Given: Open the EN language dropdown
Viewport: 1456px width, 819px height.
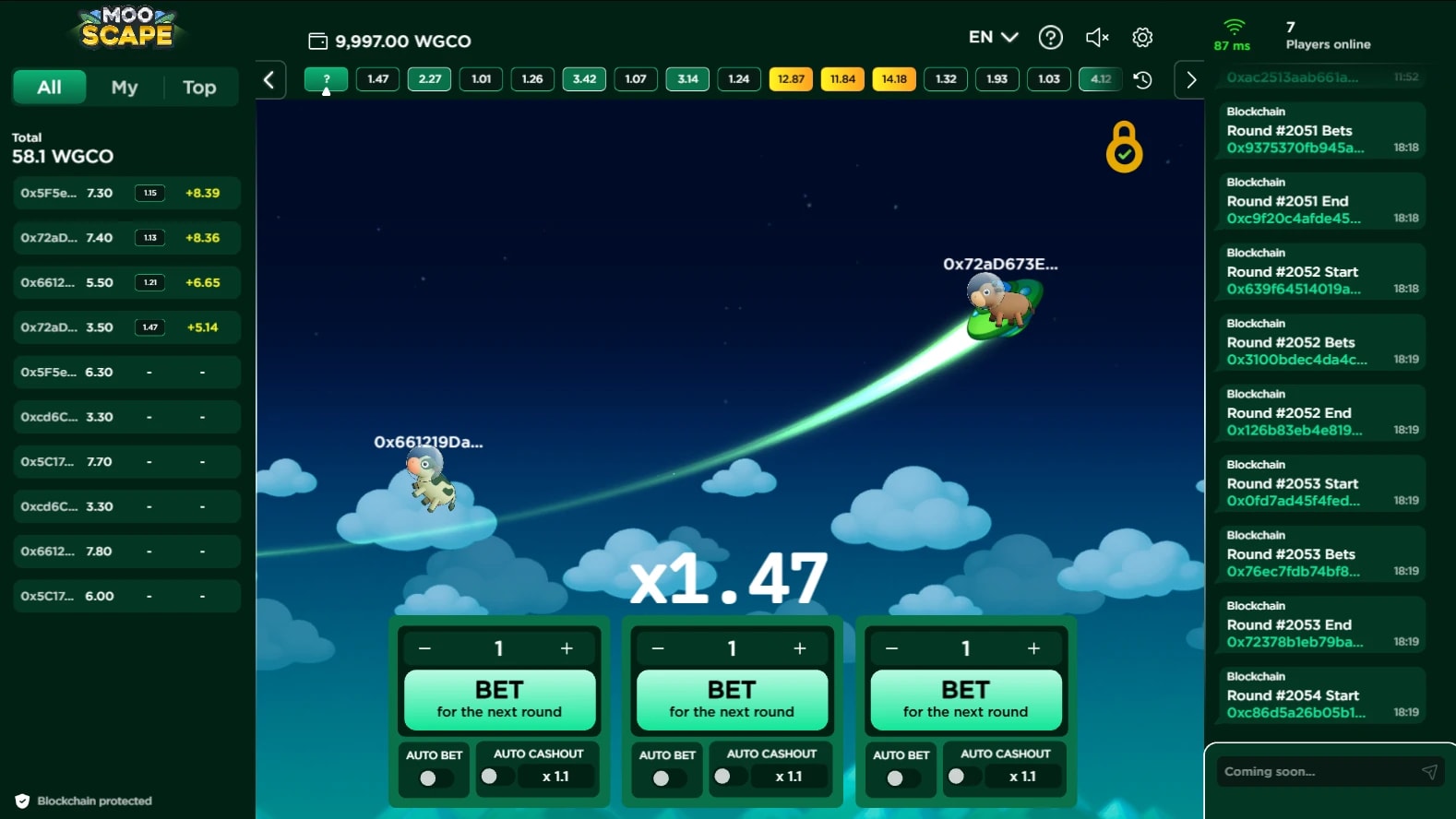Looking at the screenshot, I should [993, 38].
